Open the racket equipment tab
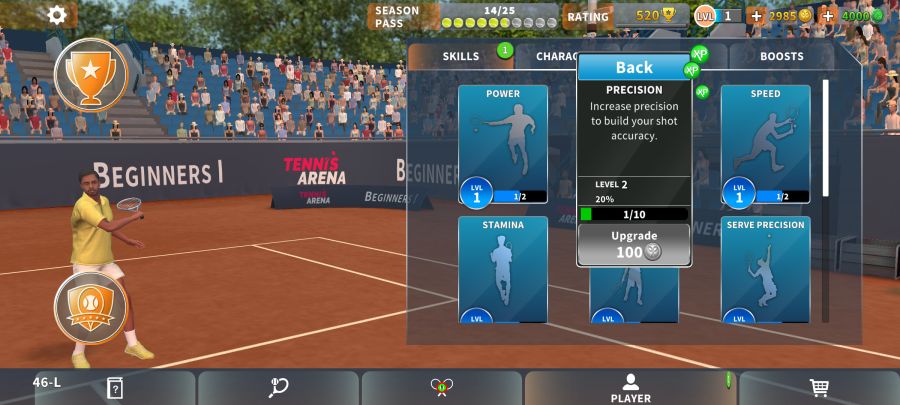 click(x=278, y=388)
